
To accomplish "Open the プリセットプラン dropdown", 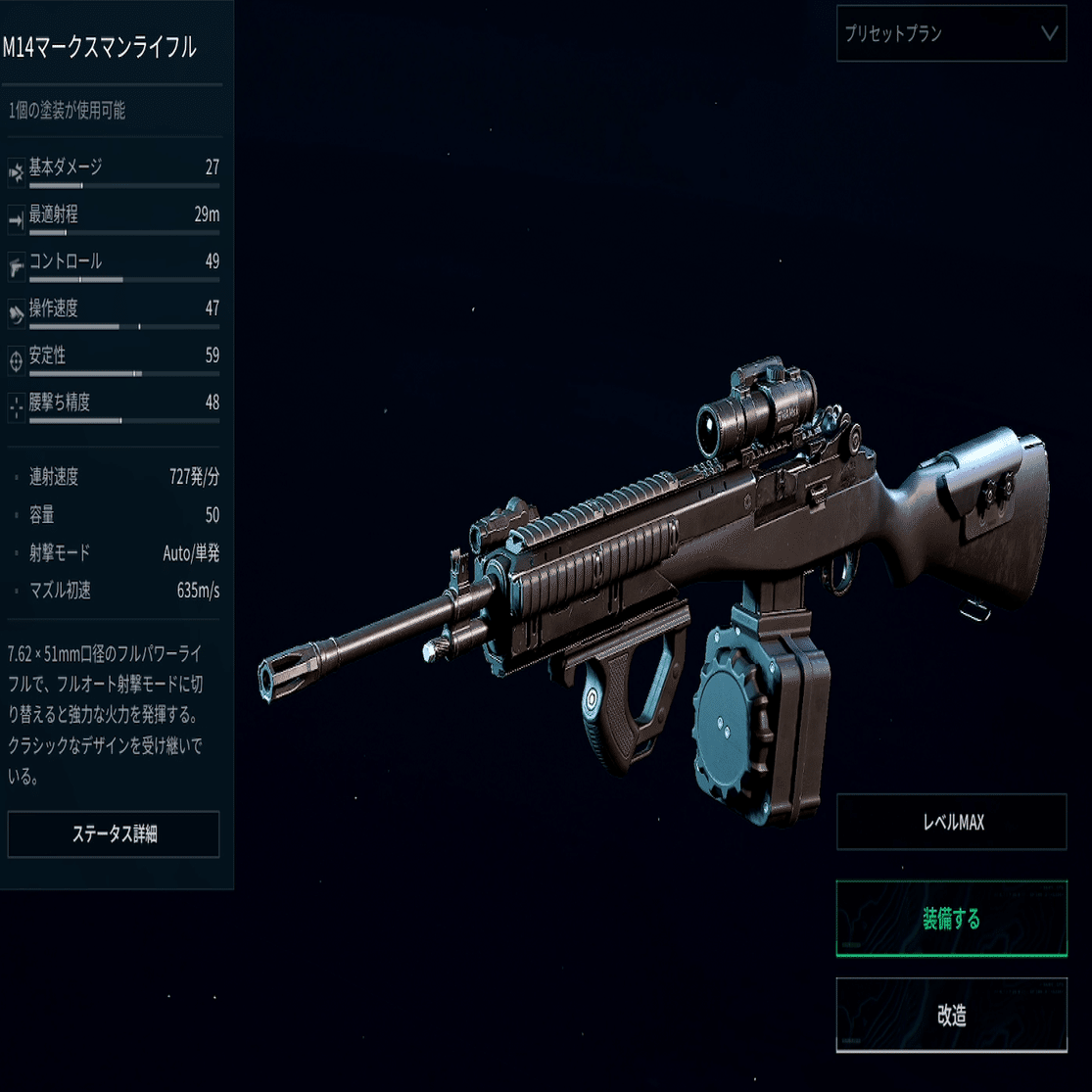I will tap(951, 33).
